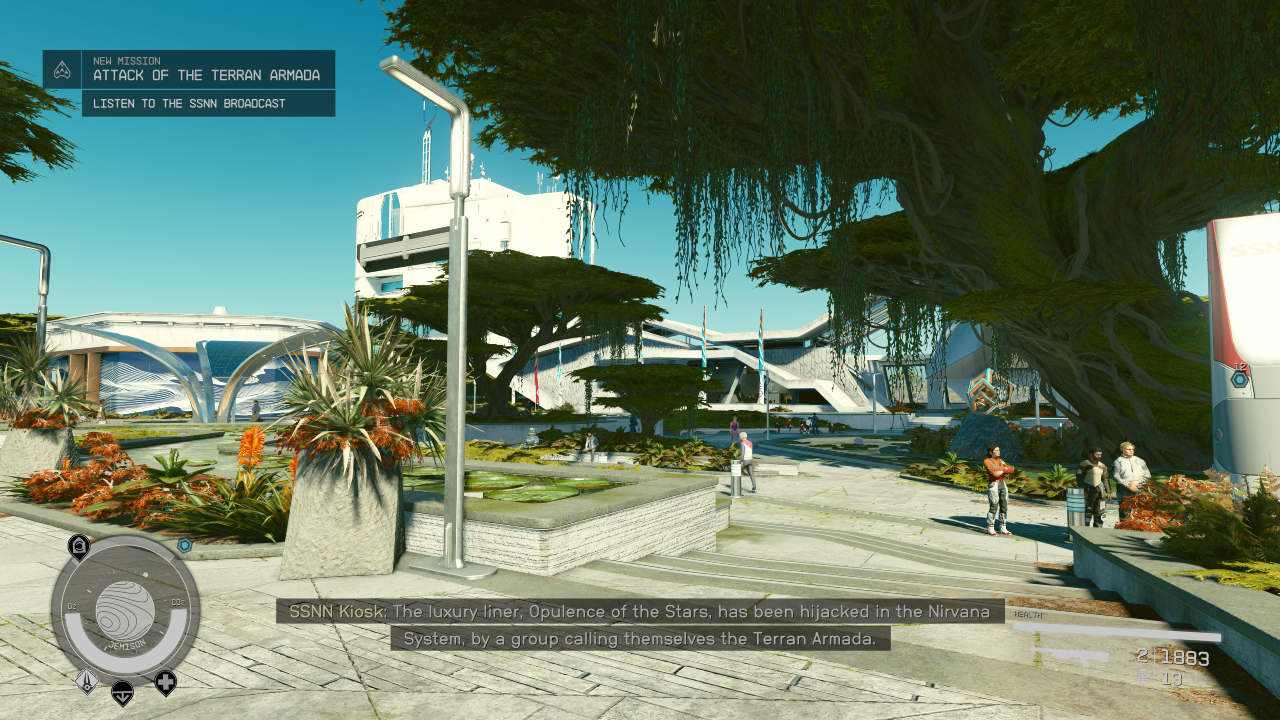Image resolution: width=1280 pixels, height=720 pixels.
Task: Open the Attack of the Terran Armada mission notification
Action: (207, 69)
